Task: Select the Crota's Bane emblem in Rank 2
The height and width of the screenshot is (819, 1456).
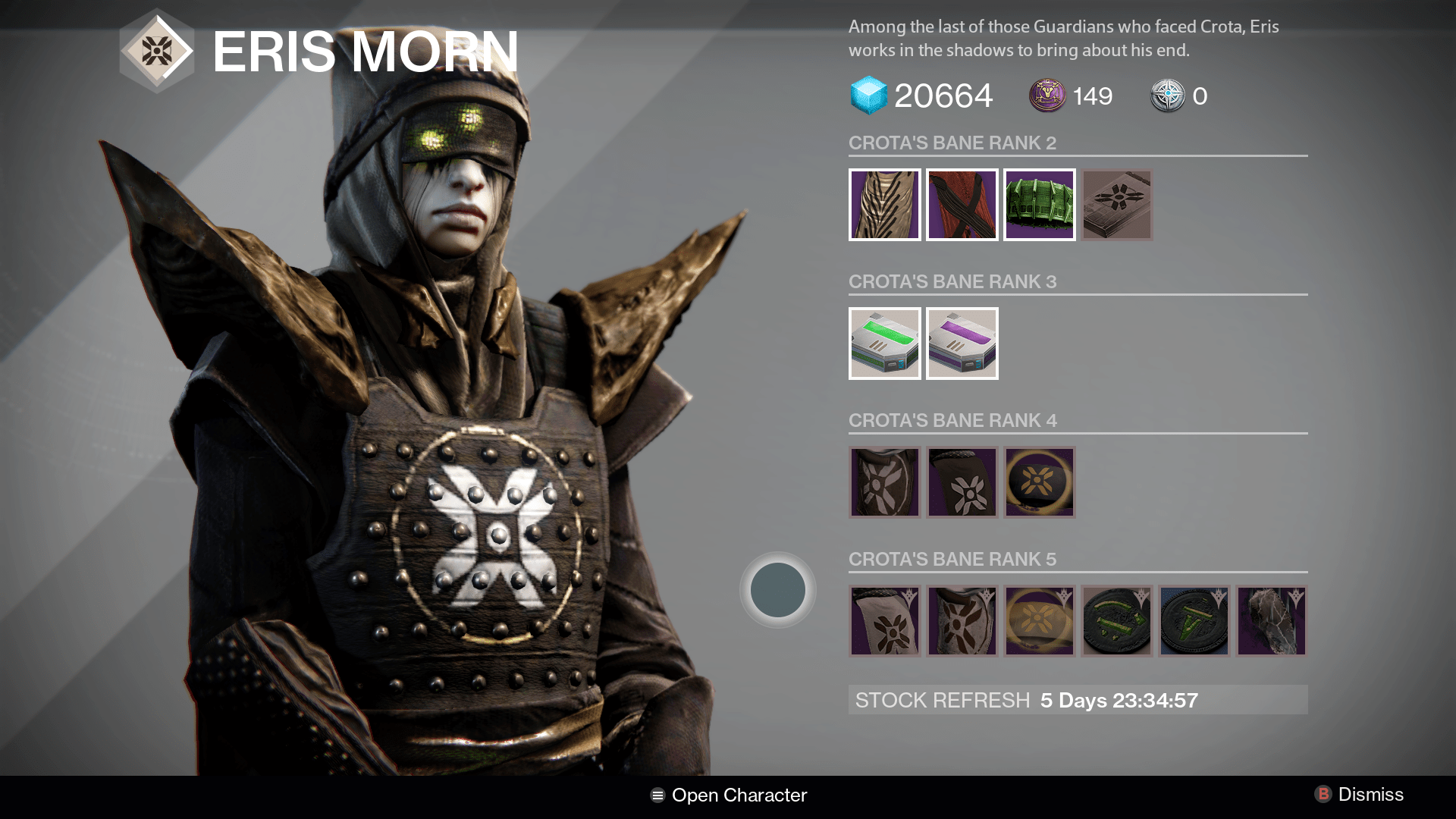Action: [1116, 205]
